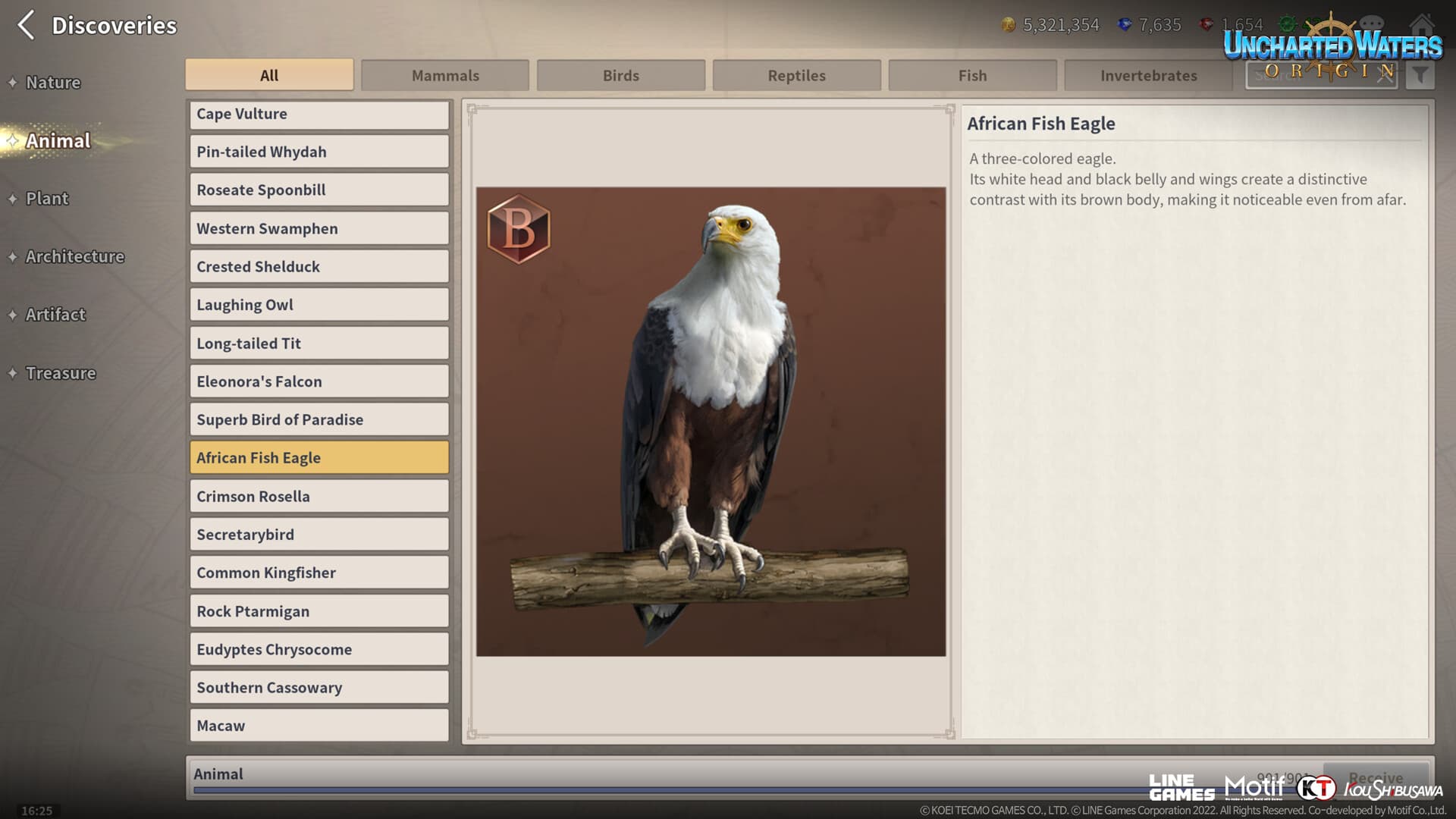This screenshot has height=819, width=1456.
Task: Expand the Animal category in the sidebar
Action: [56, 140]
